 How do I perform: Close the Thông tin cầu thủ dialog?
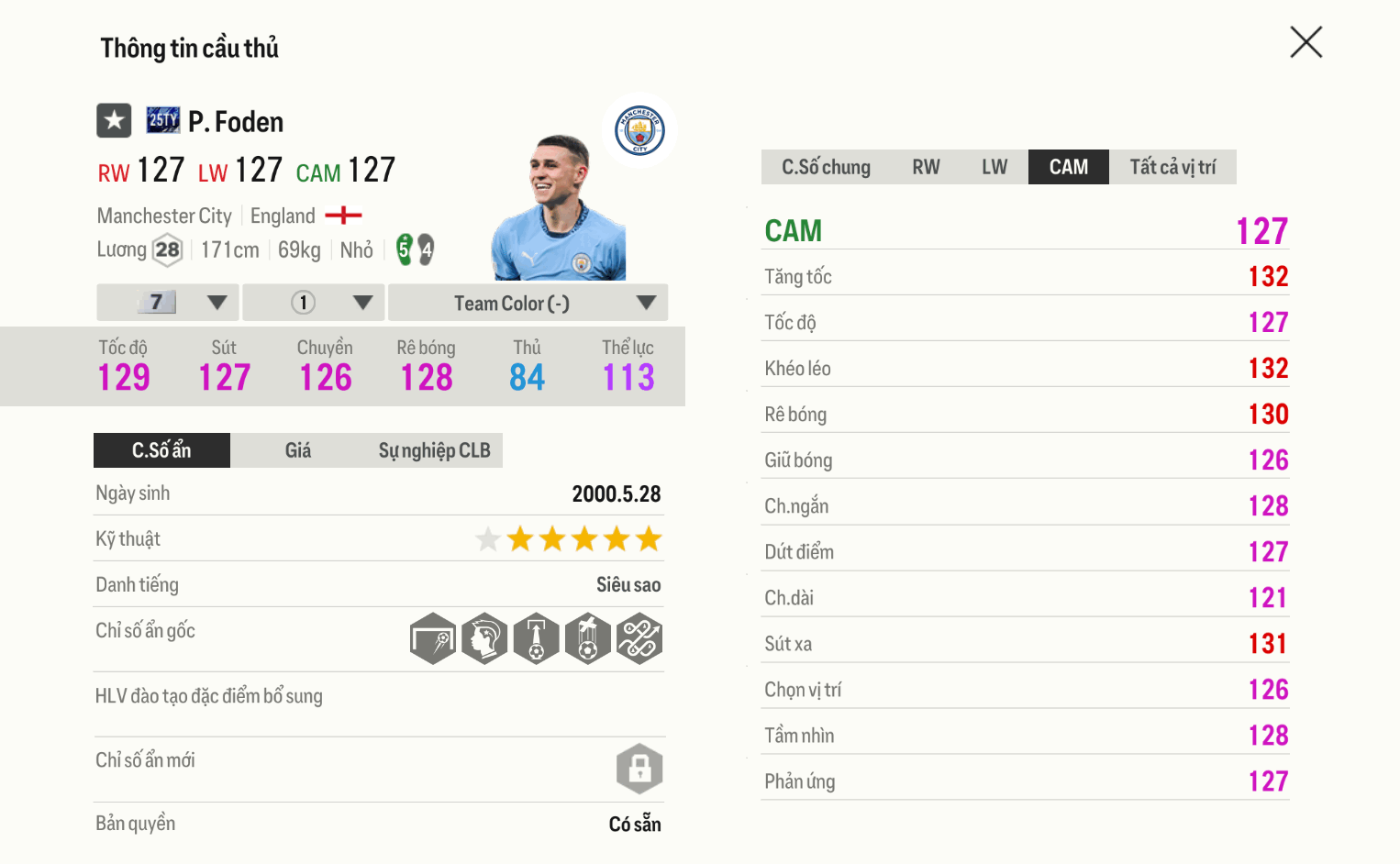pyautogui.click(x=1306, y=42)
